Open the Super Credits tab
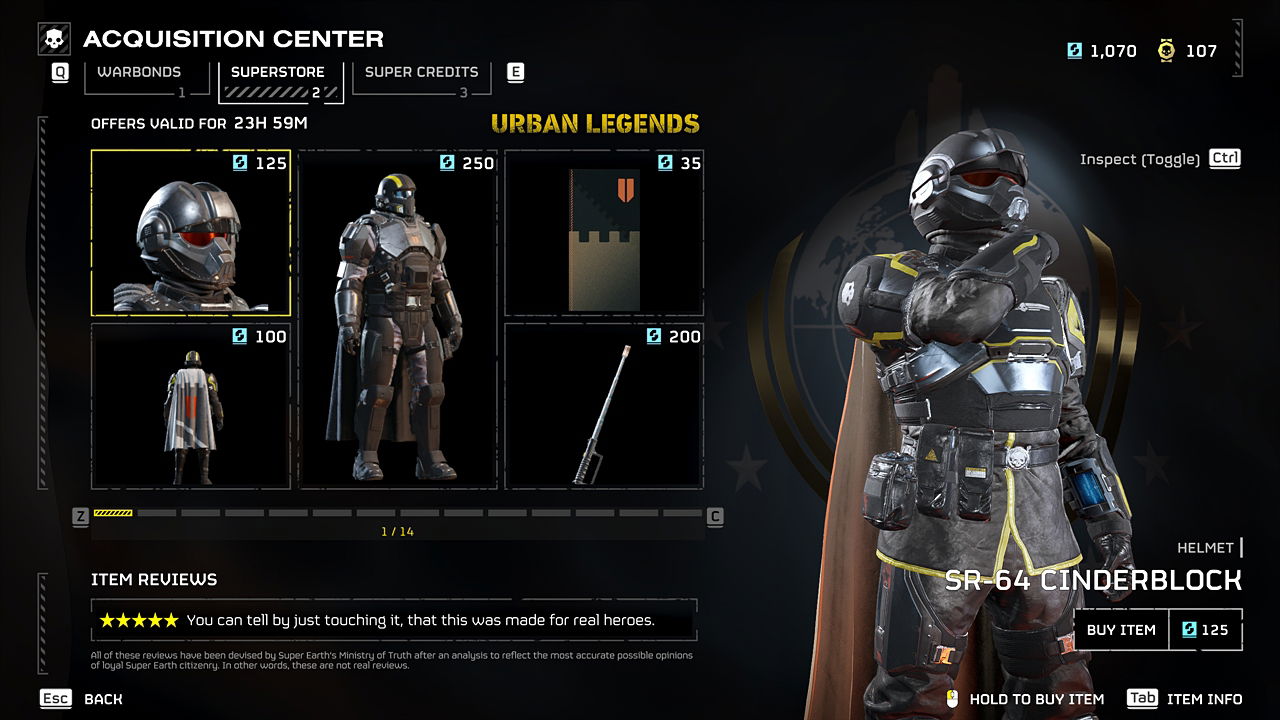 (421, 73)
